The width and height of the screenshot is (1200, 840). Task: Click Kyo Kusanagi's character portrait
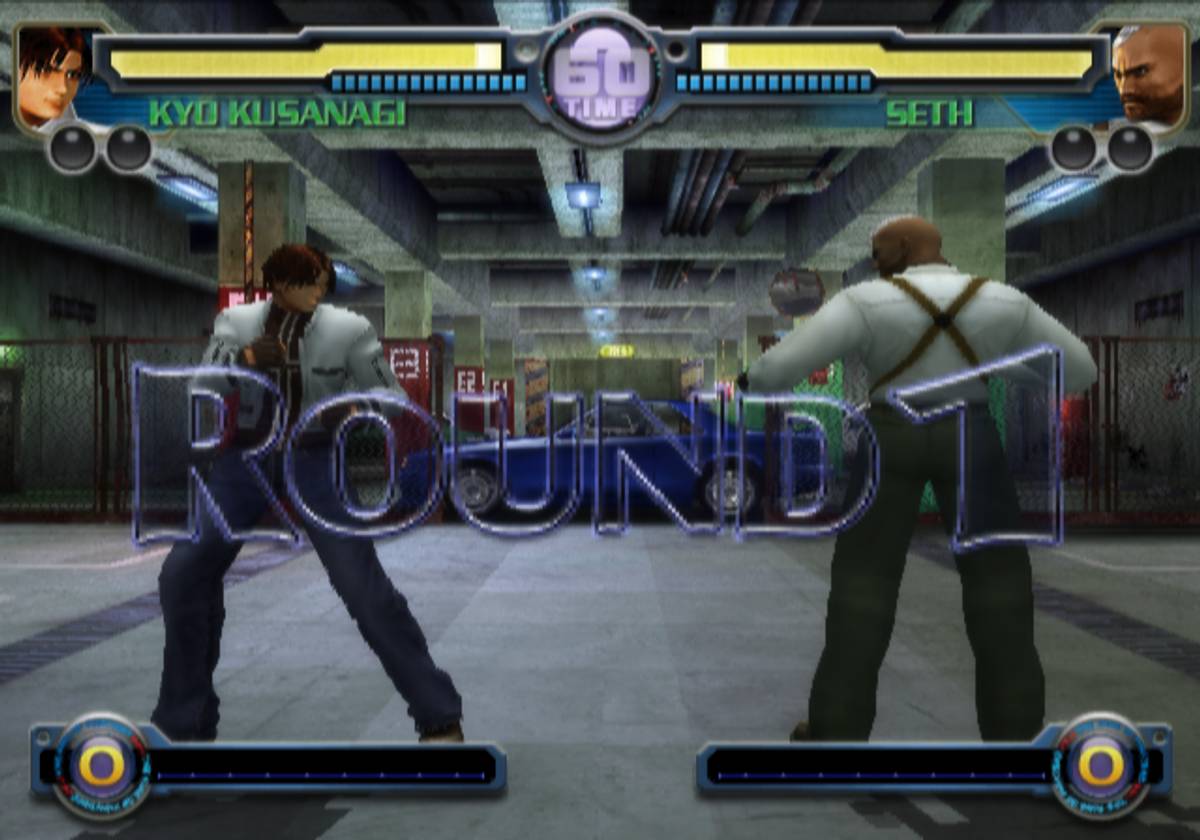click(52, 76)
